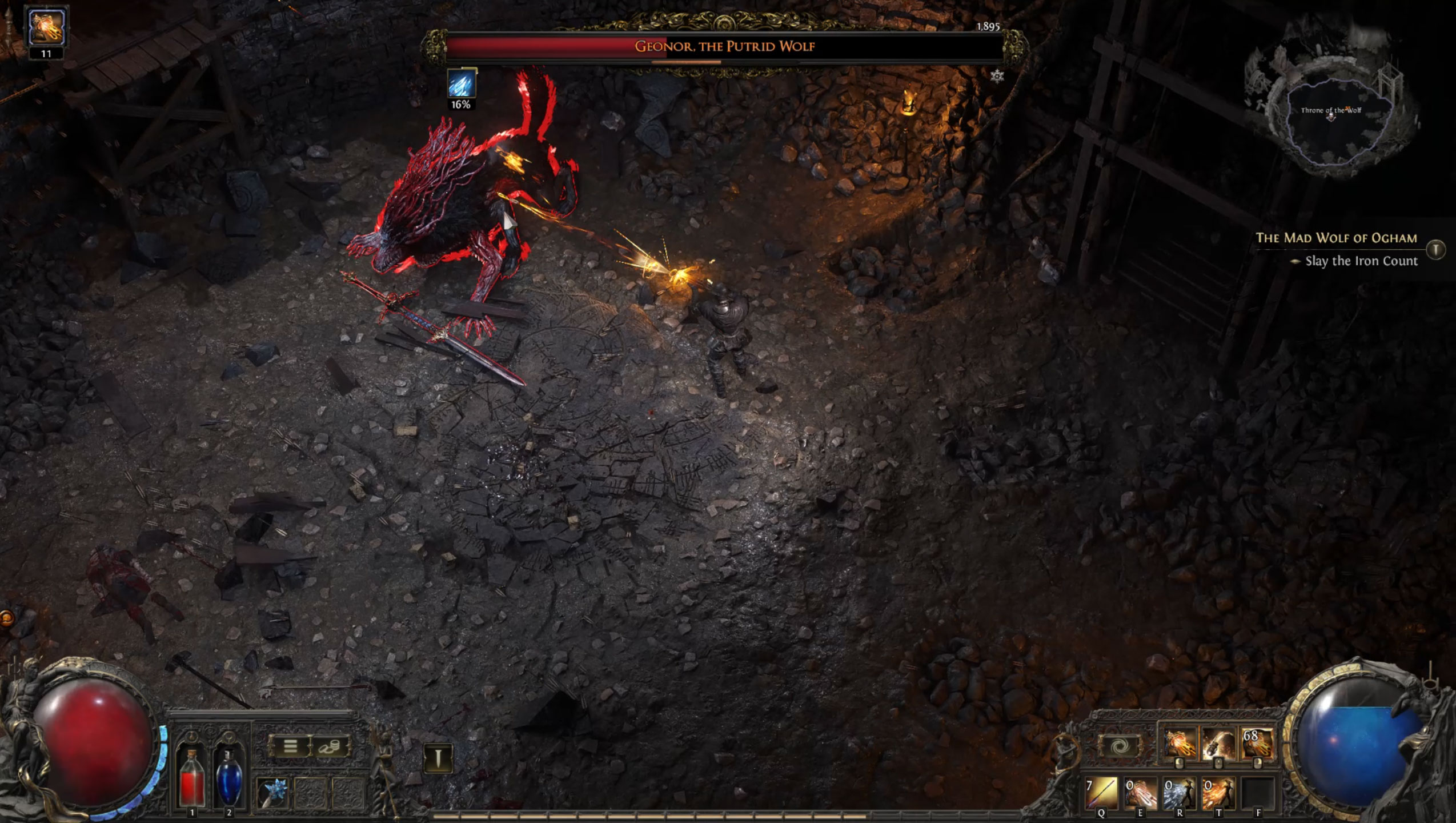Screen dimensions: 1456x823
Task: Open The Mad Wolf of Ogham quest tracker
Action: point(1336,238)
